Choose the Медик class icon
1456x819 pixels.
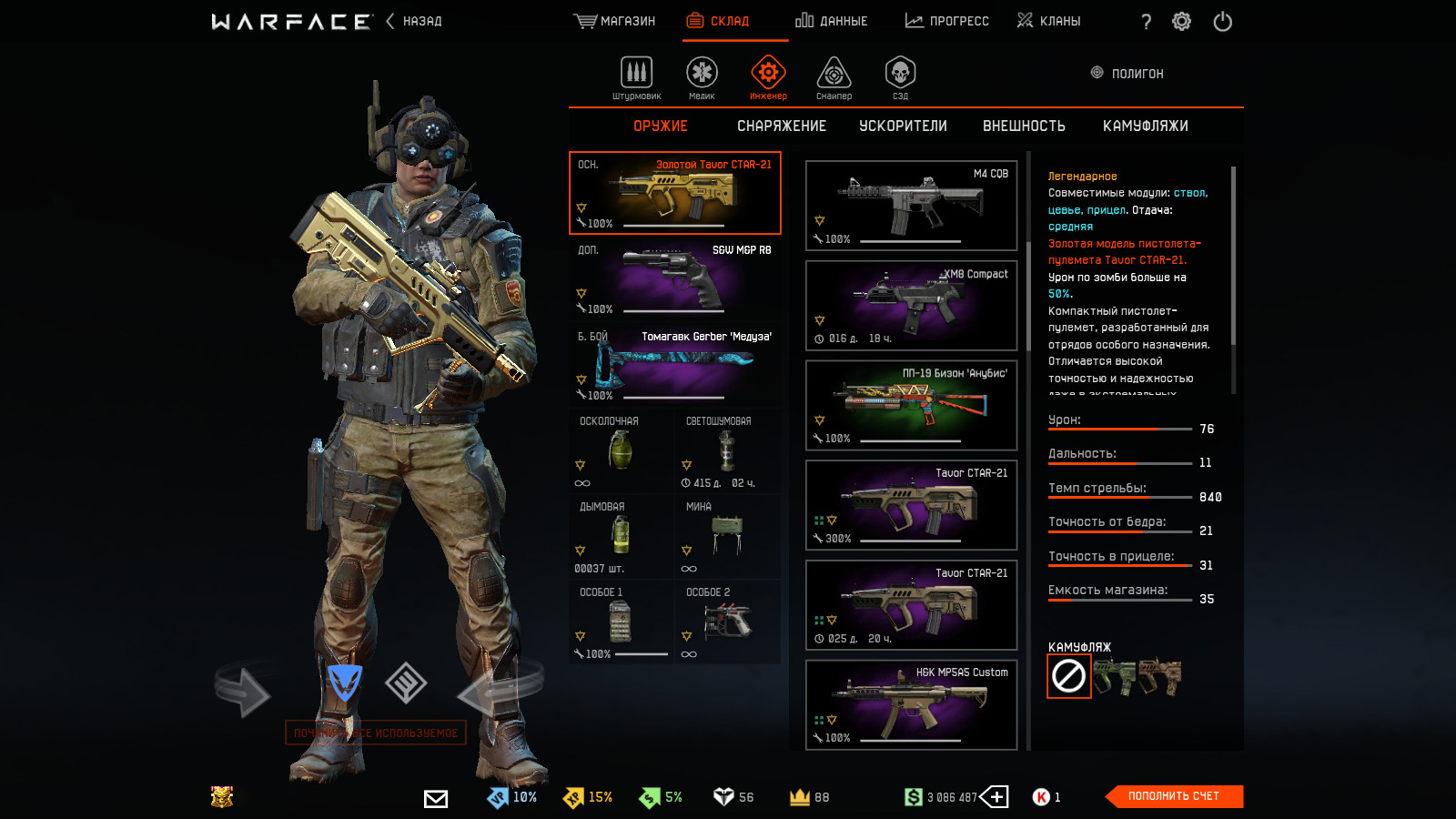702,77
